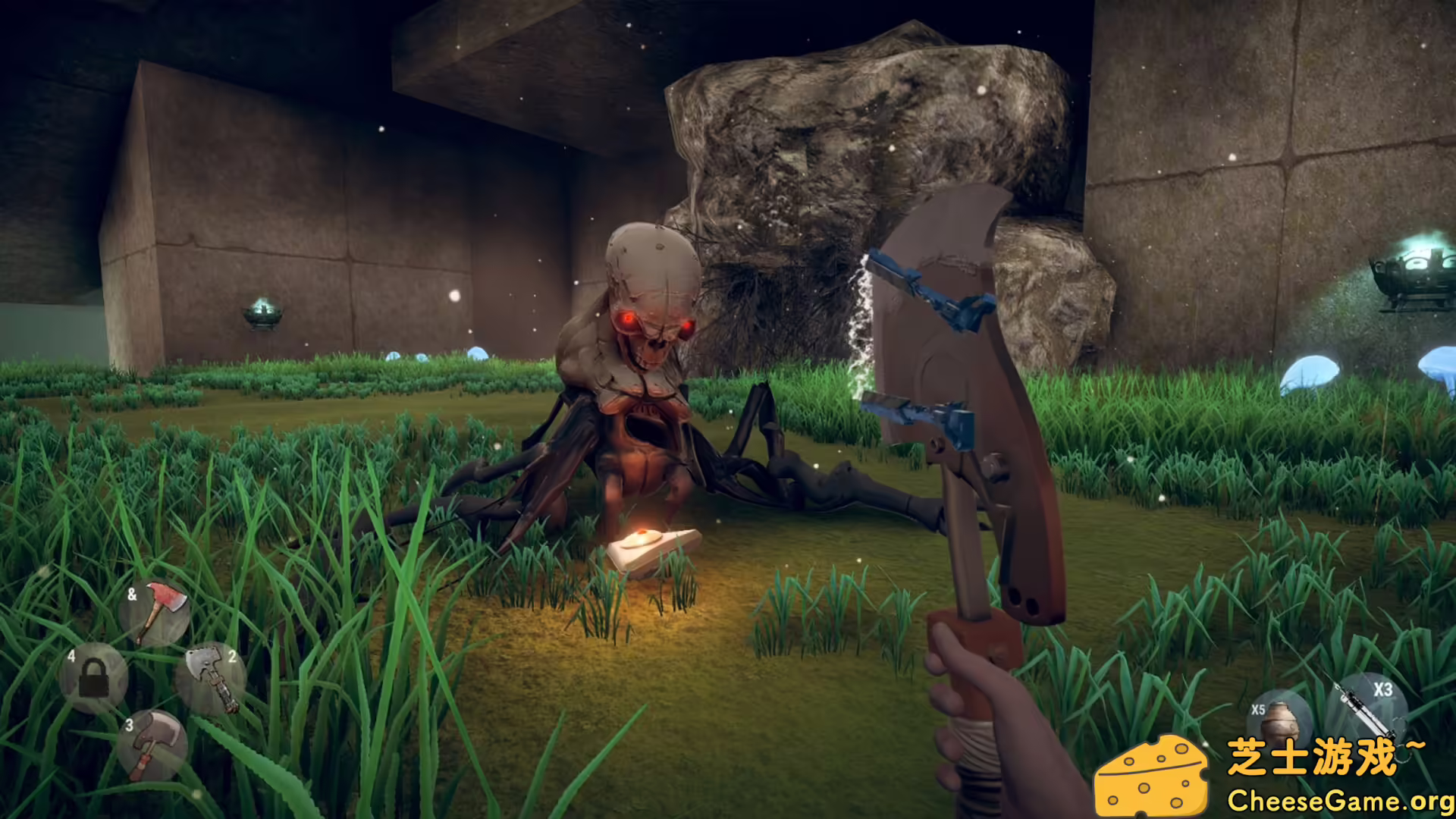Image resolution: width=1456 pixels, height=819 pixels.
Task: Select the red fire axe weapon slot
Action: (155, 612)
